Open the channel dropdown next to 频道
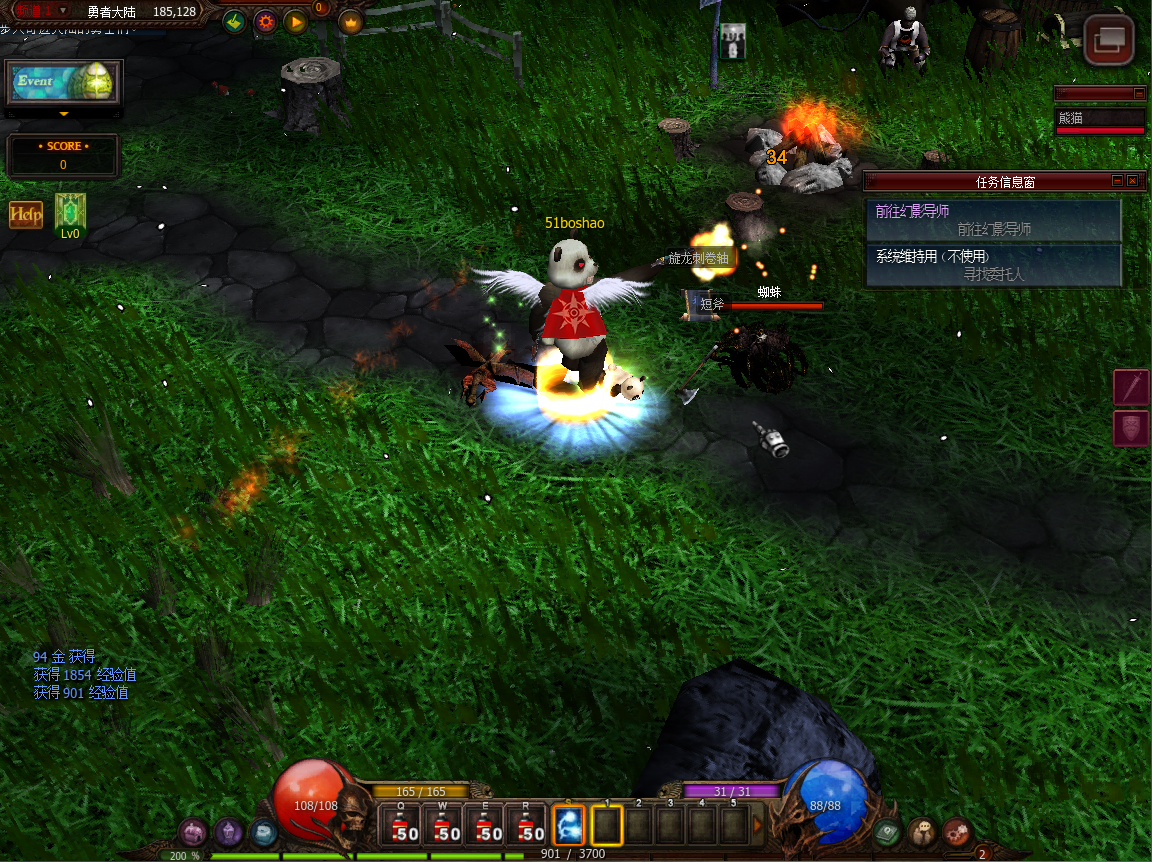This screenshot has width=1152, height=862. pos(63,11)
